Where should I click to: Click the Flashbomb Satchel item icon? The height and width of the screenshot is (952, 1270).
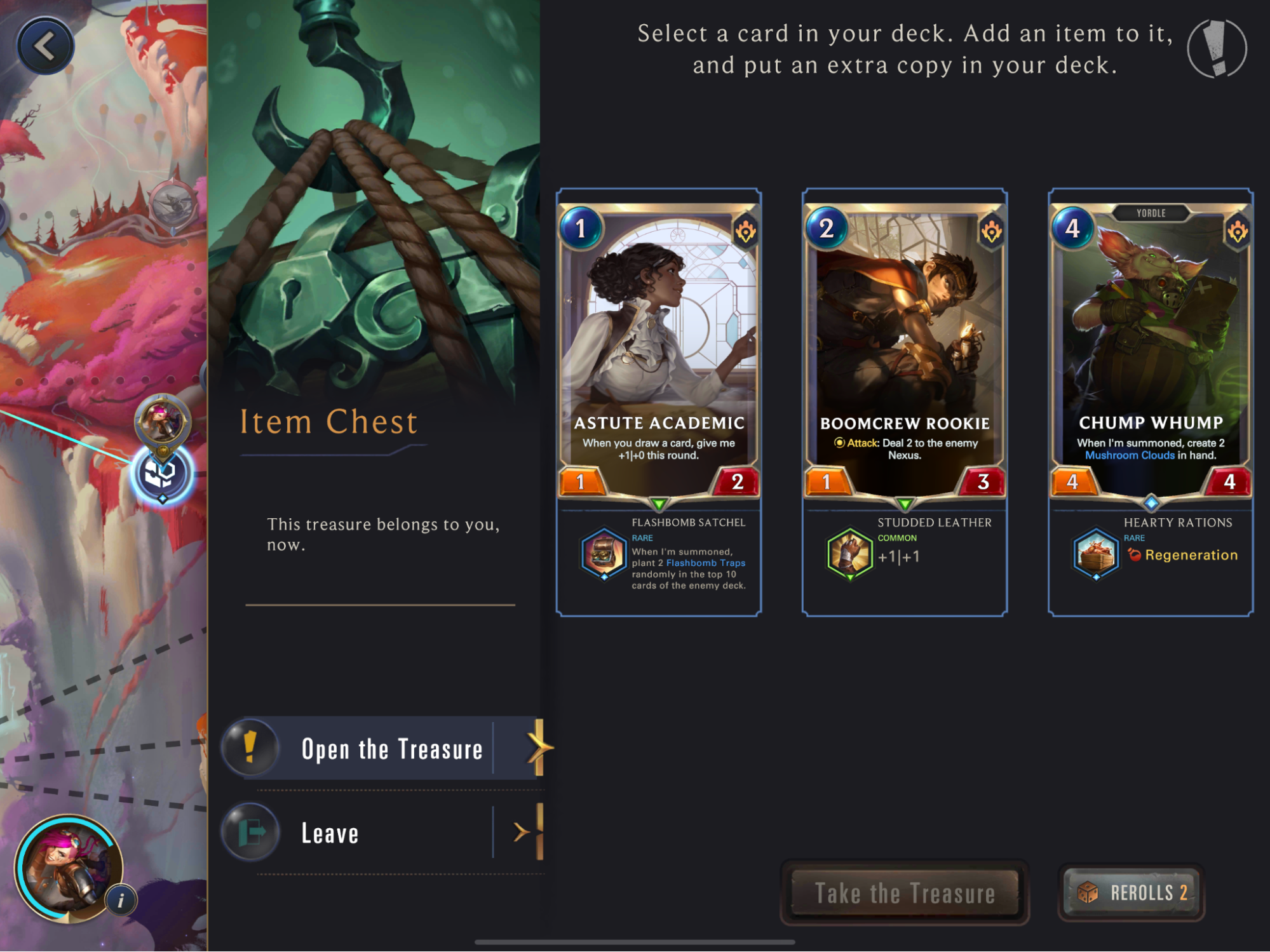pyautogui.click(x=603, y=553)
